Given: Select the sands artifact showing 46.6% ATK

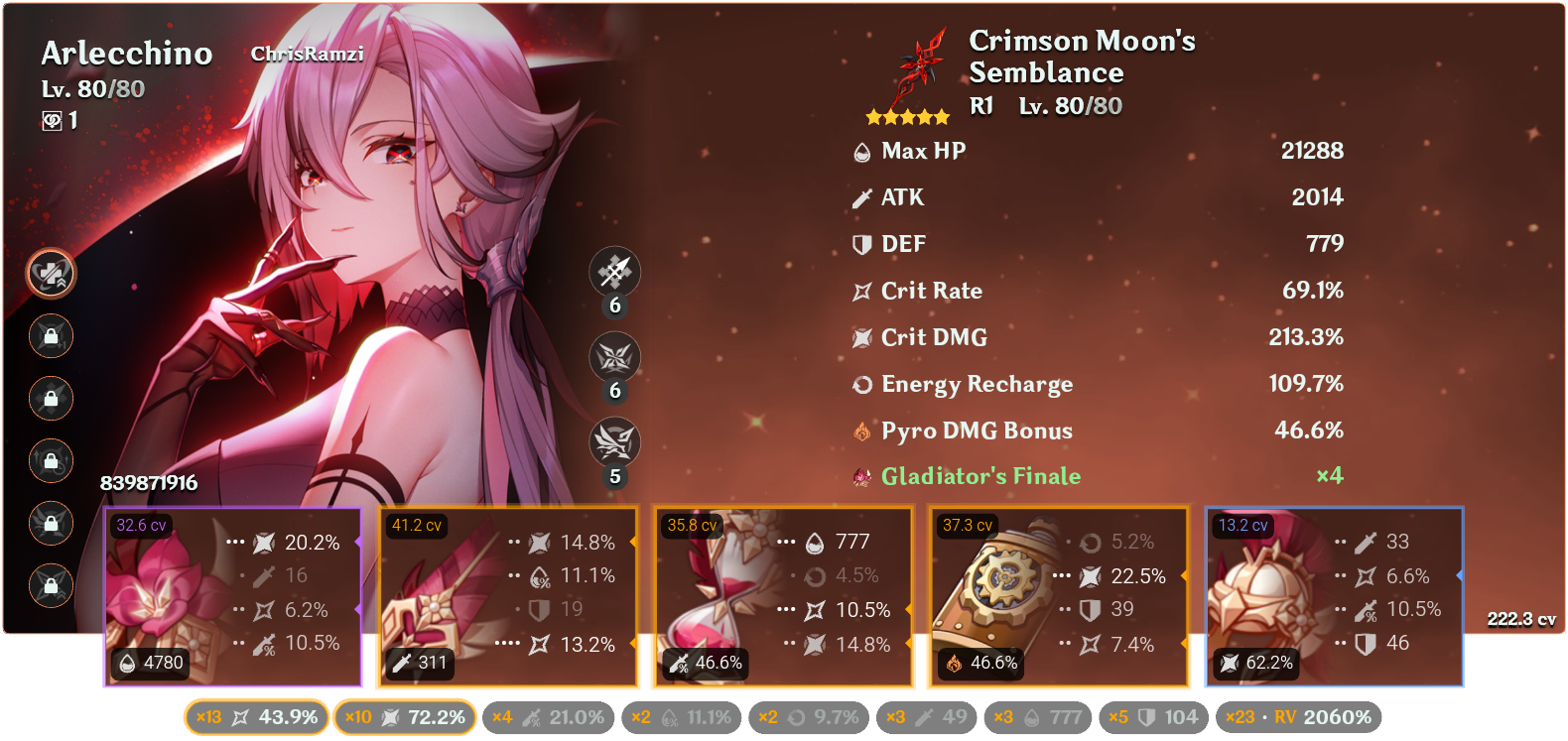Looking at the screenshot, I should point(783,595).
